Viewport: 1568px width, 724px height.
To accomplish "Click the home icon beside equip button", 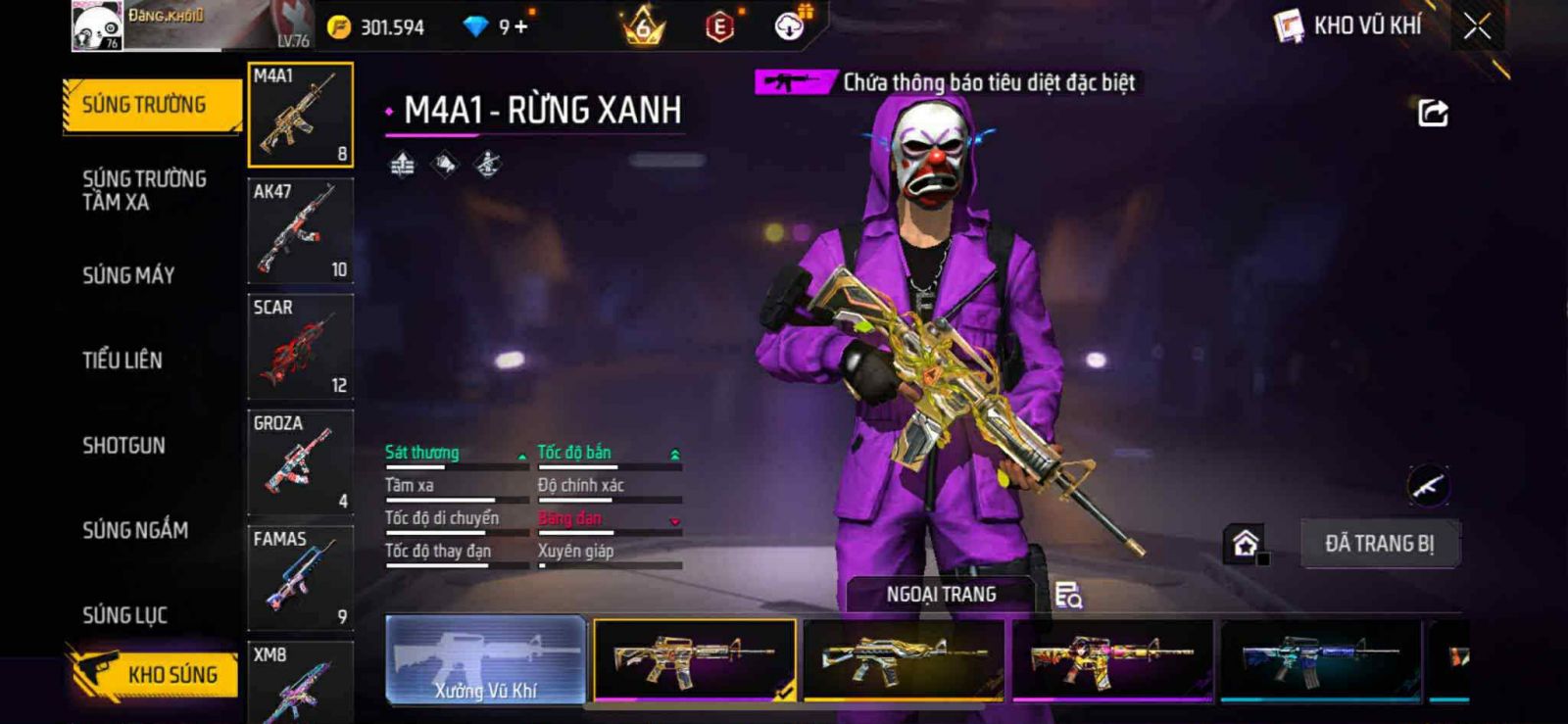I will pyautogui.click(x=1246, y=544).
